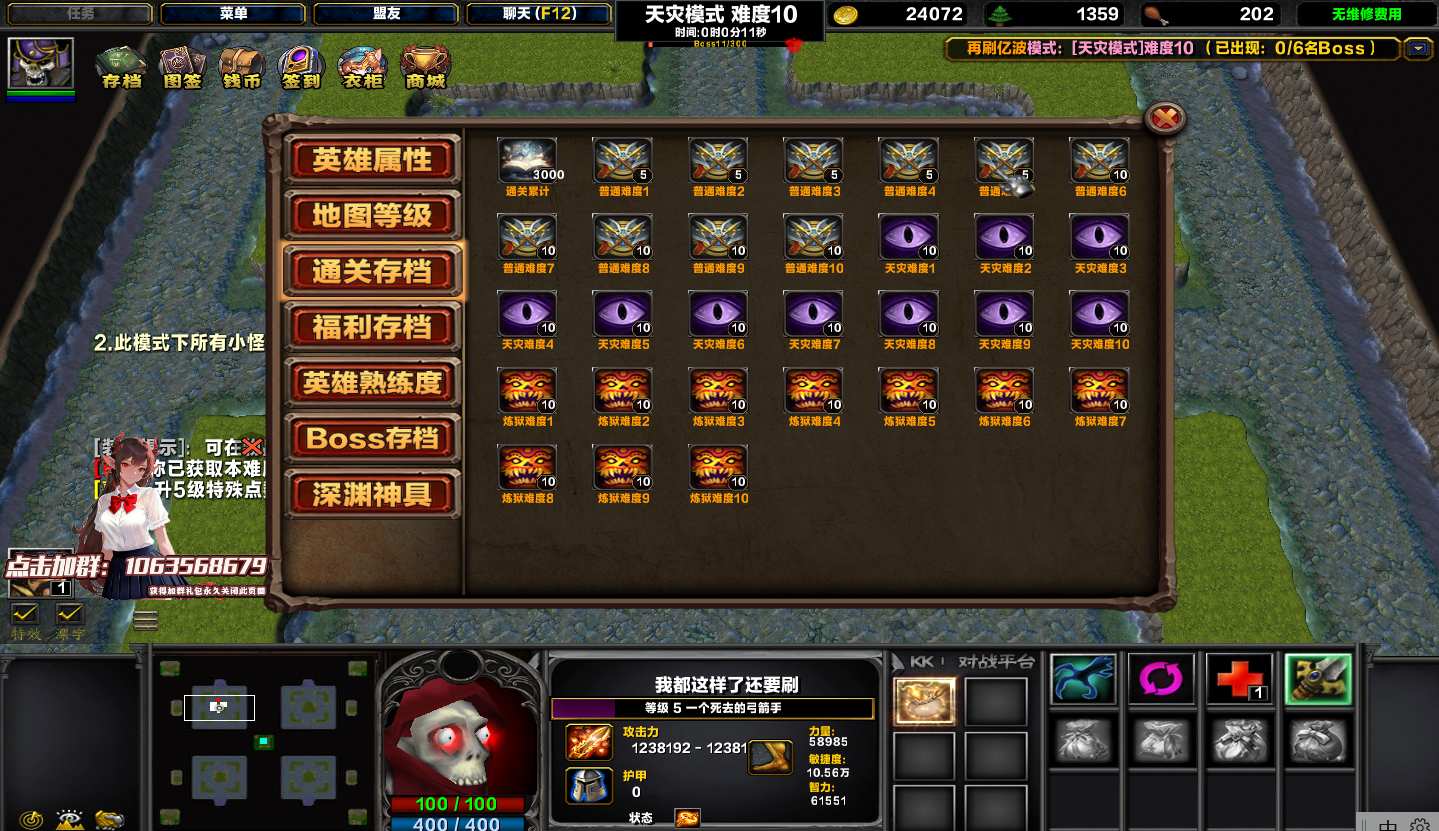
Task: Open the 聊天 (F12) chat log
Action: 540,14
